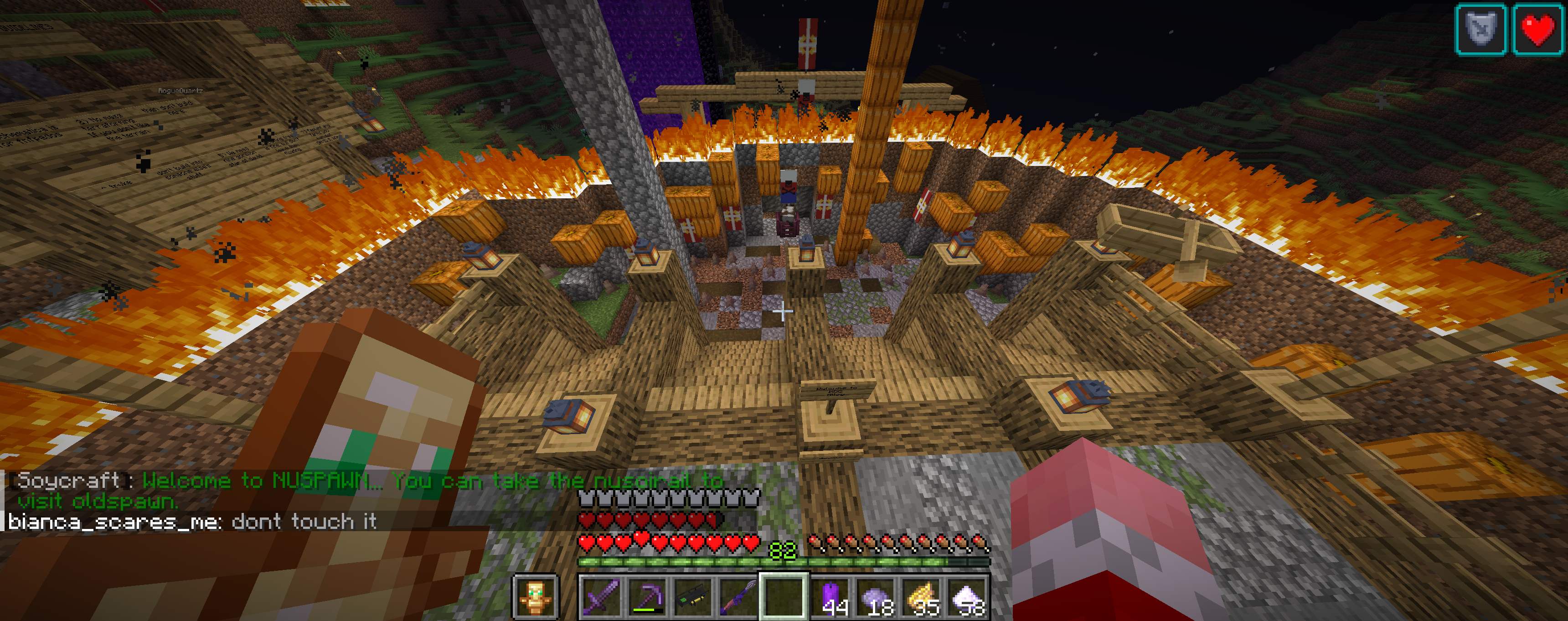Click the red heart status effect icon
This screenshot has width=1568, height=621.
pos(1538,29)
